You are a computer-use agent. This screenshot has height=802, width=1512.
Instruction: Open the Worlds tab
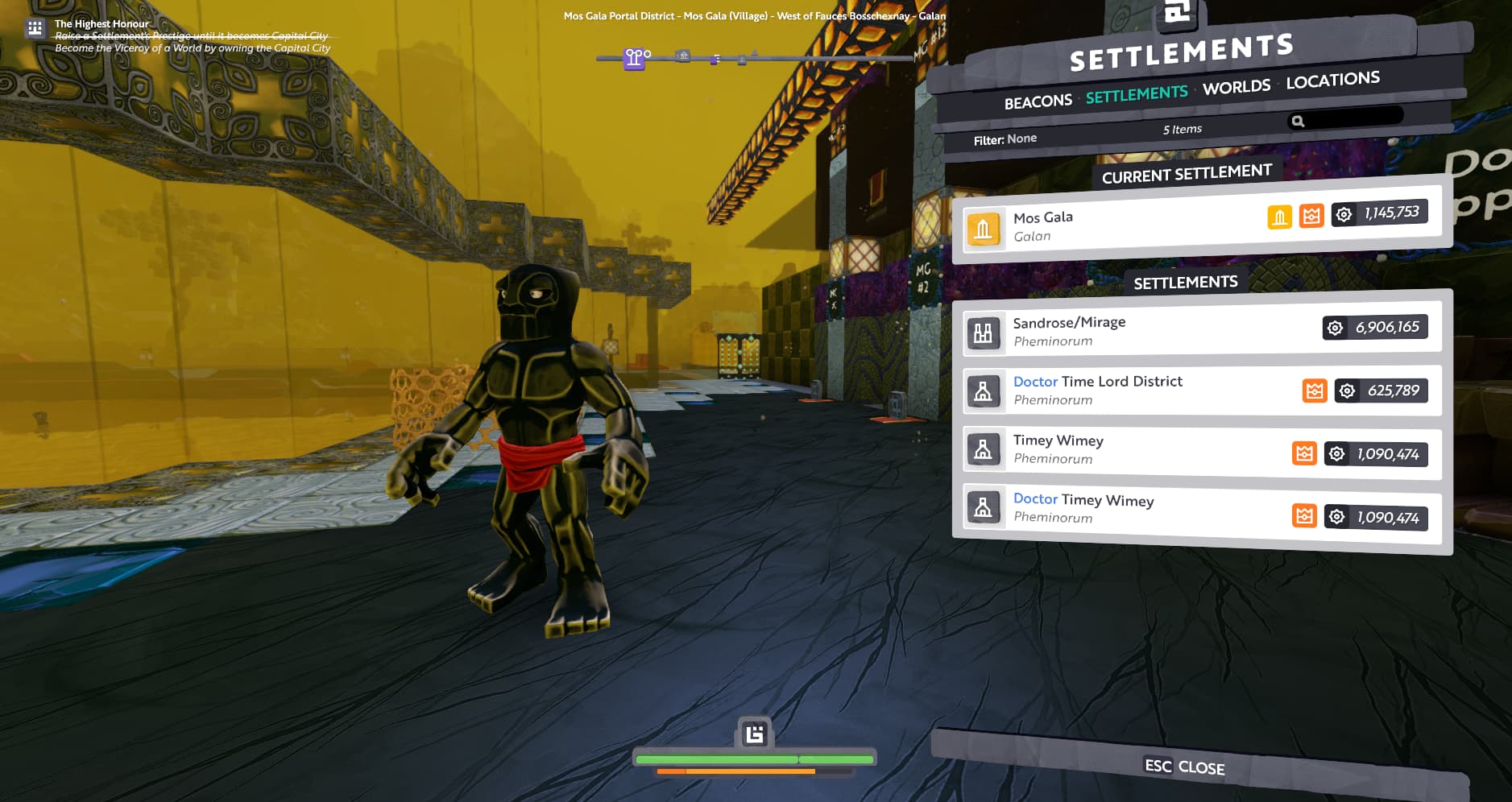(1236, 87)
